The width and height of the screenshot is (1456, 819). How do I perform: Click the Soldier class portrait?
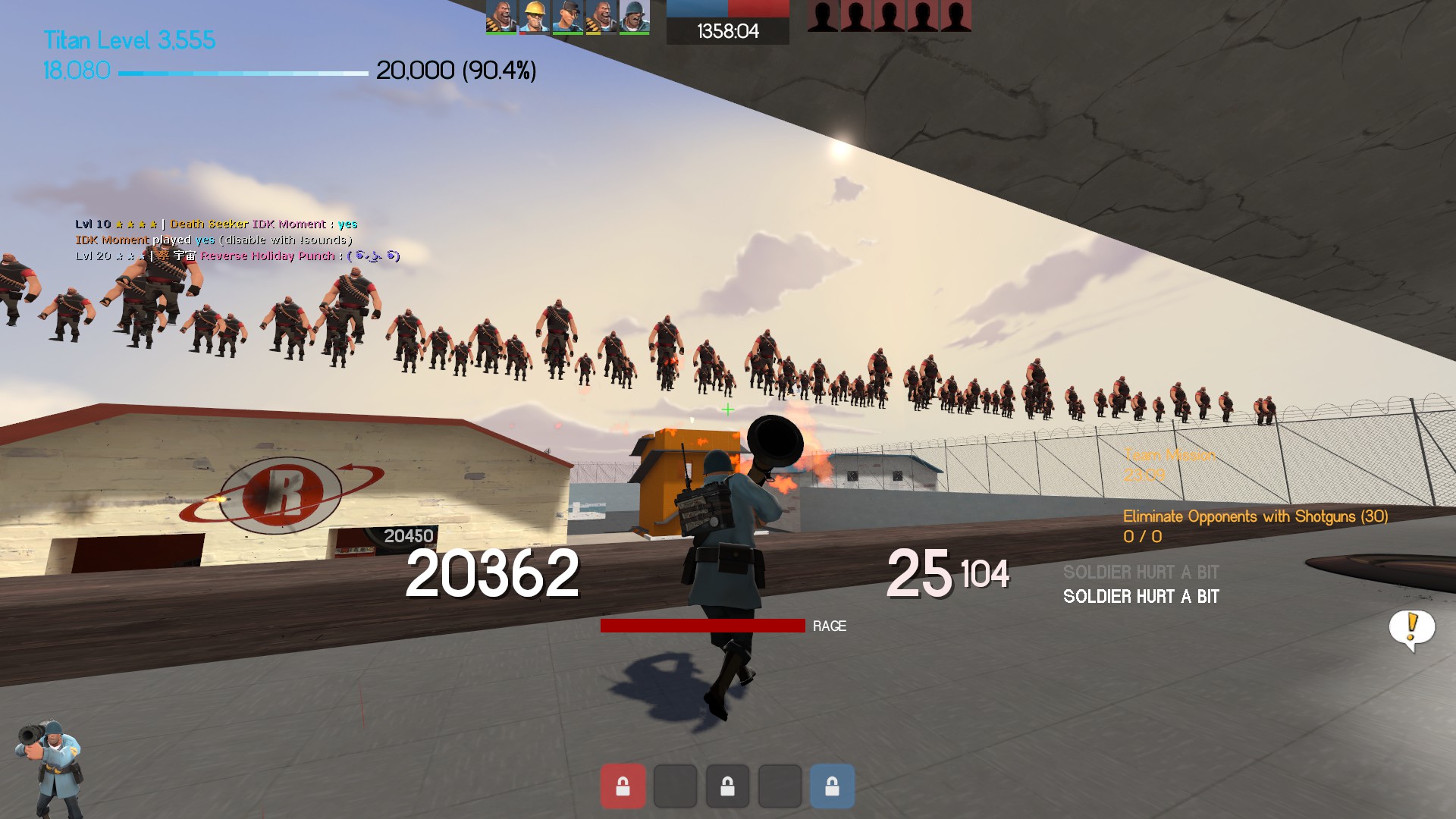49,766
